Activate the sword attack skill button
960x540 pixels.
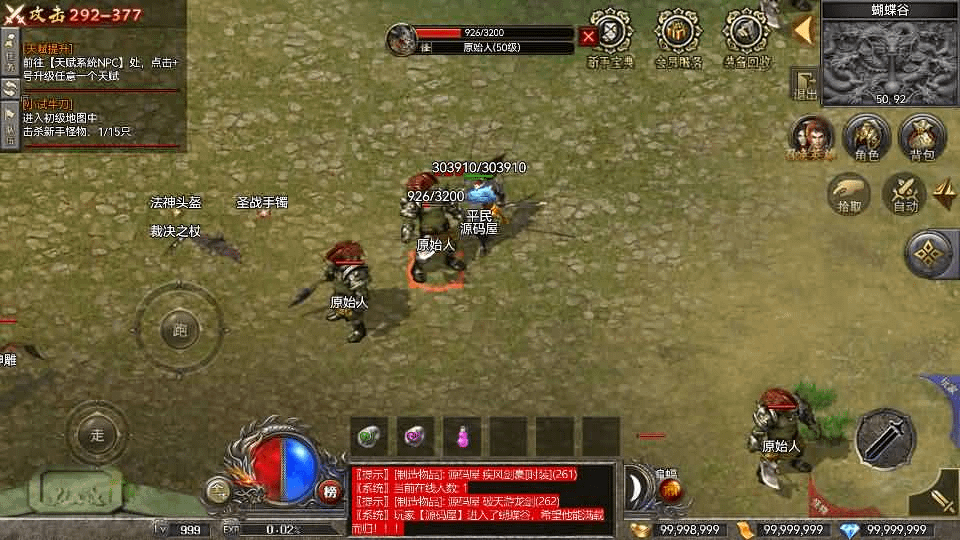point(886,437)
